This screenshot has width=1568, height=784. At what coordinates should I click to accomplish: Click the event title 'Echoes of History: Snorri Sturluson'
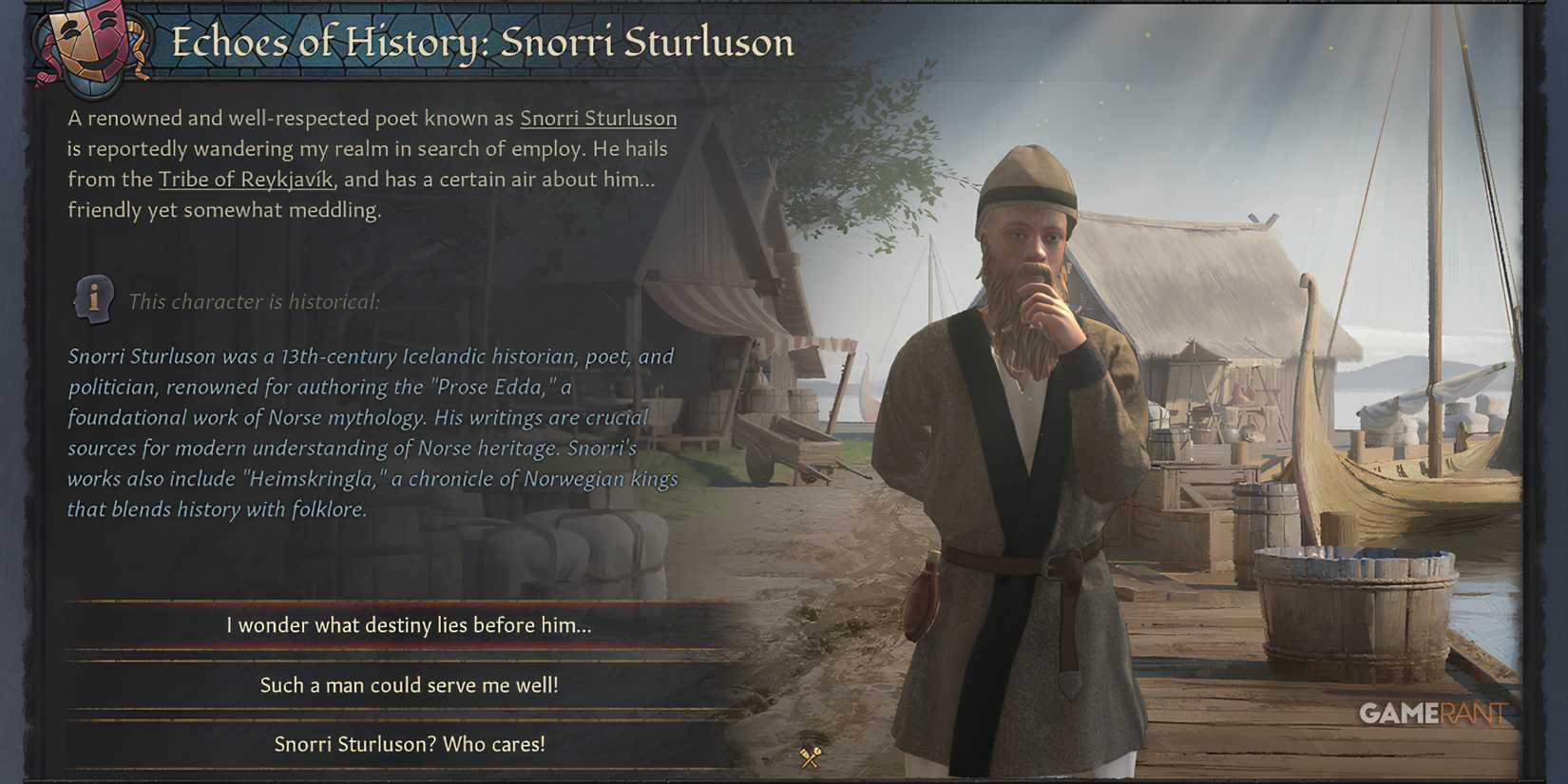(x=483, y=43)
